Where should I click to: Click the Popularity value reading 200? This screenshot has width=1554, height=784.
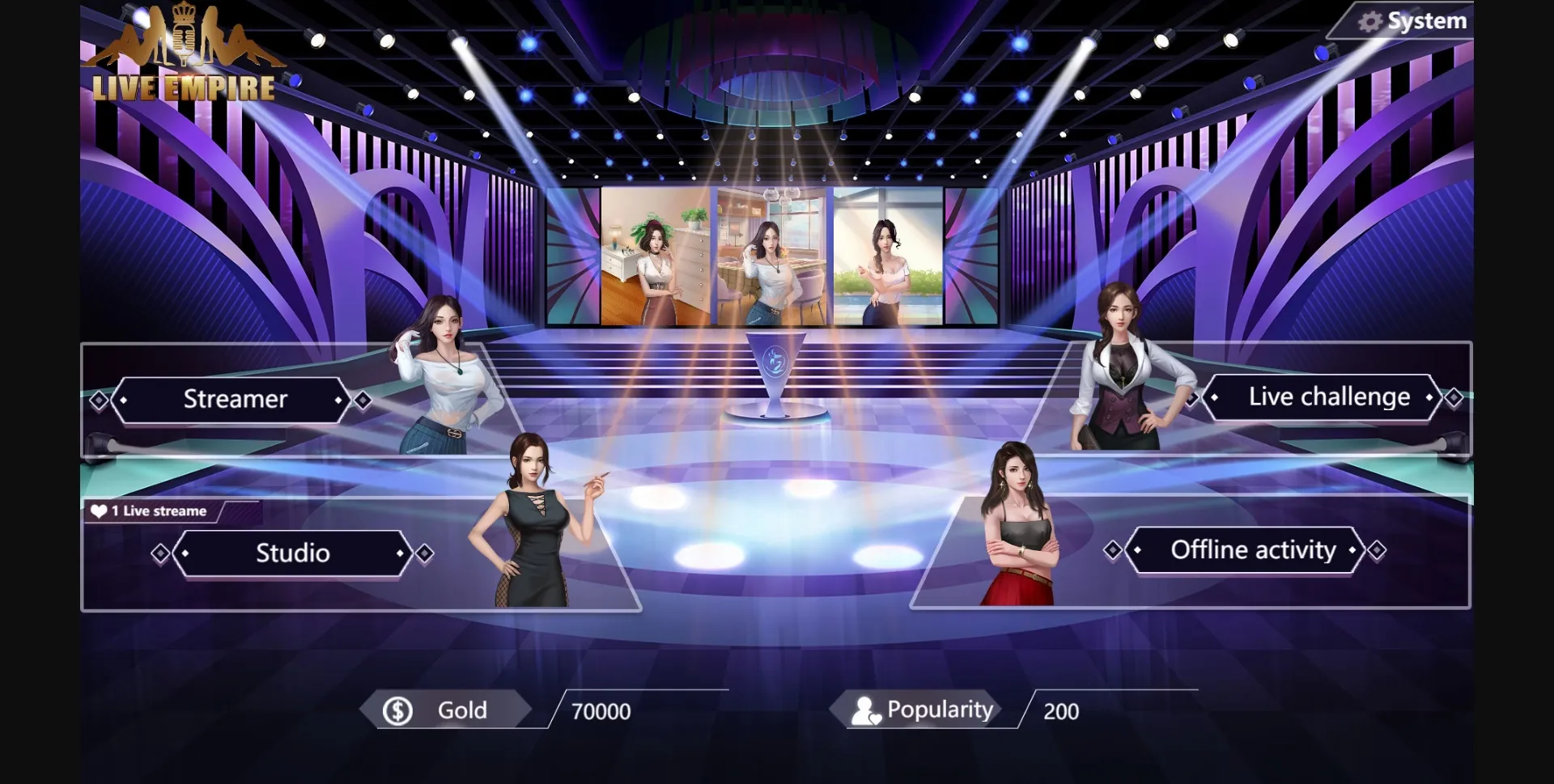(x=1060, y=711)
